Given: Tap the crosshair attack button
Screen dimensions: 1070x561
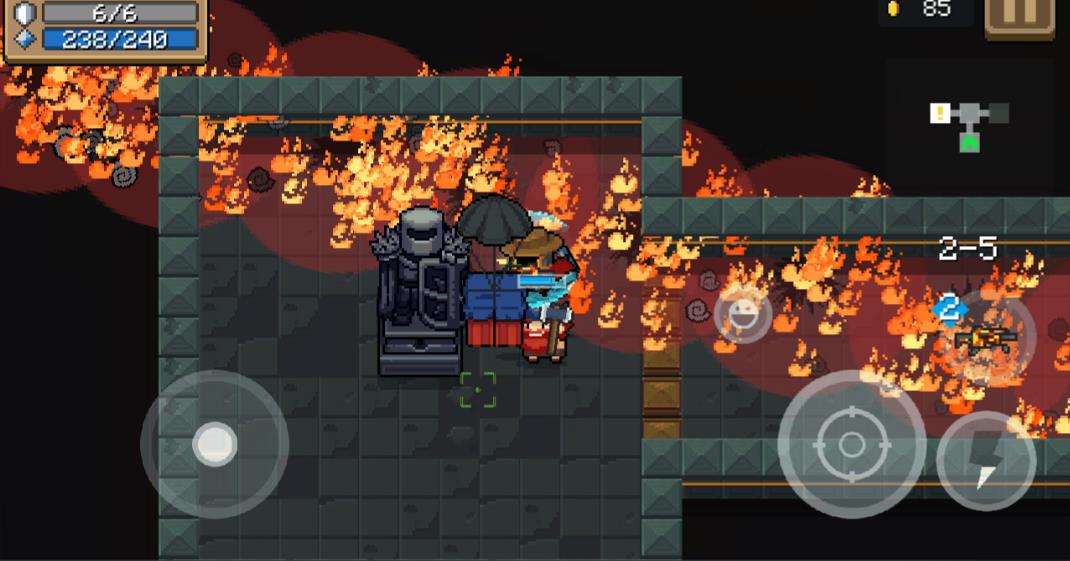Looking at the screenshot, I should (x=851, y=443).
